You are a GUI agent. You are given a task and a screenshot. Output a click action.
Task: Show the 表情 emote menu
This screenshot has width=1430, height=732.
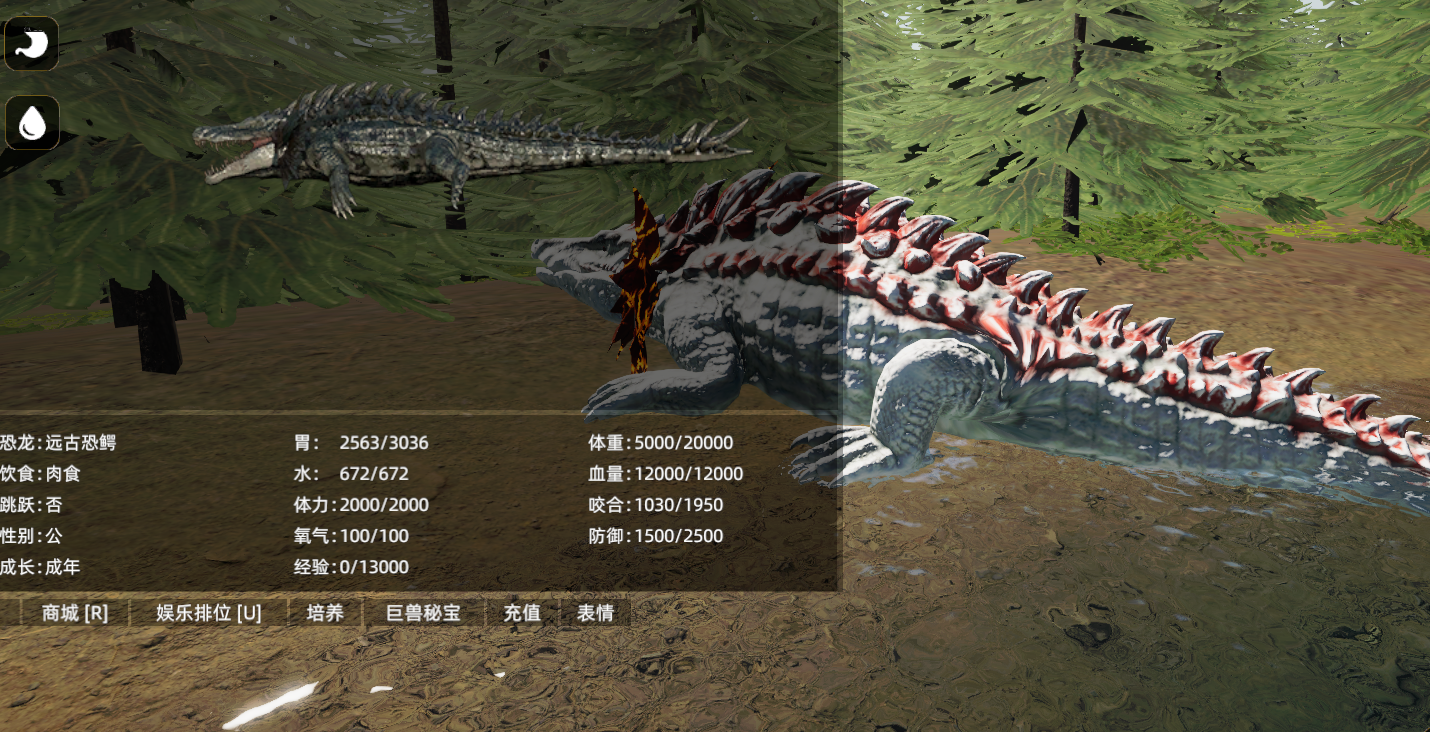[x=595, y=613]
